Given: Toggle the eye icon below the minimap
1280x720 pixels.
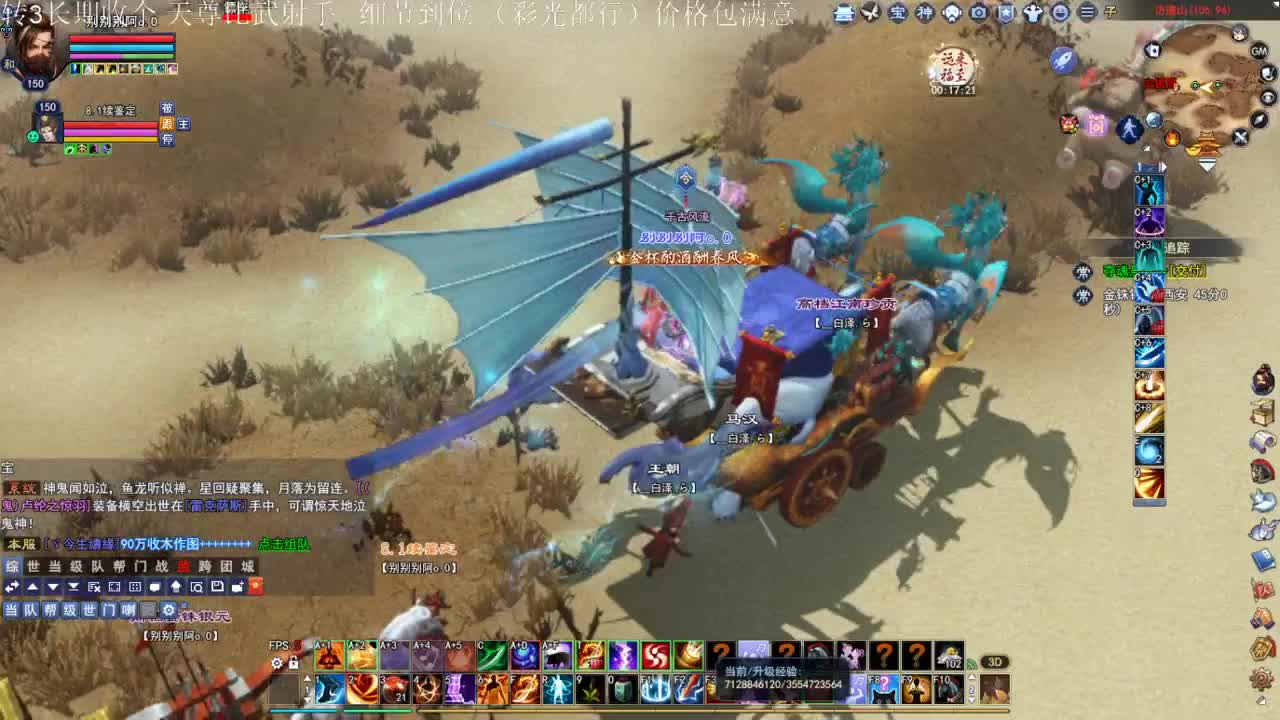Looking at the screenshot, I should [x=1266, y=95].
